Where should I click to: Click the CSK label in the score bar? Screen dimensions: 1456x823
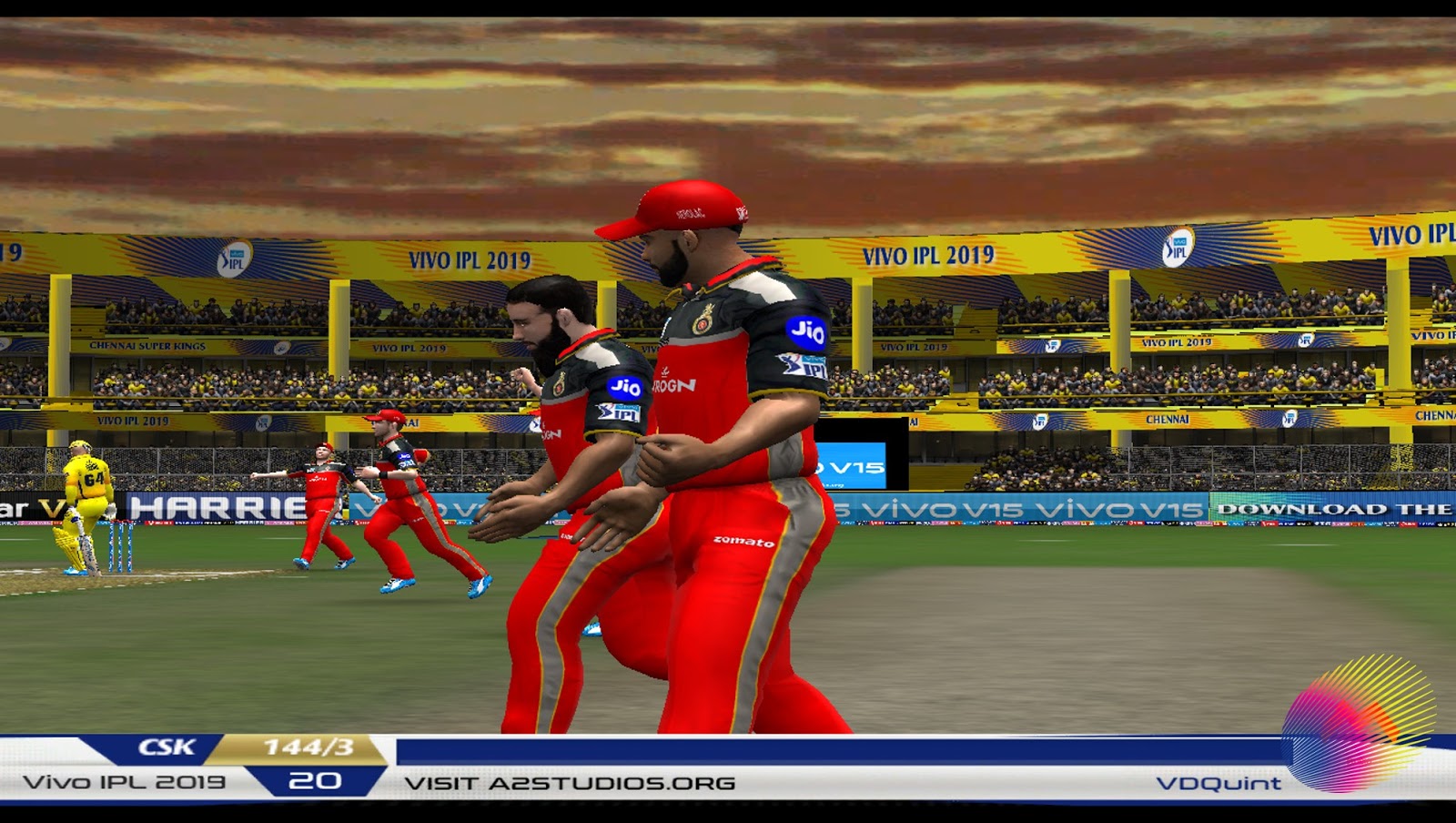166,748
